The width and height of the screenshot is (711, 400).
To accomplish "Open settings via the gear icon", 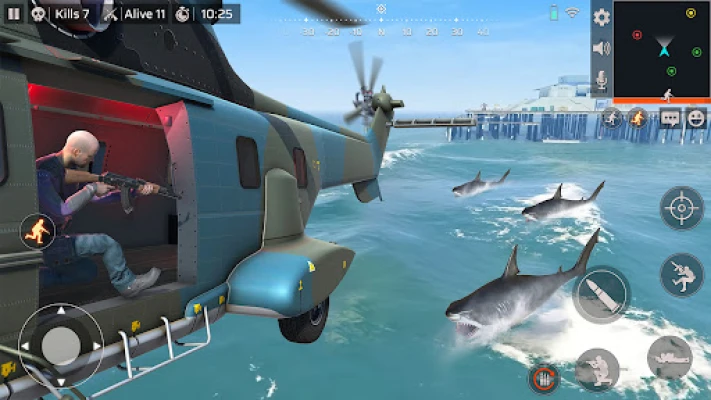I will pyautogui.click(x=601, y=17).
